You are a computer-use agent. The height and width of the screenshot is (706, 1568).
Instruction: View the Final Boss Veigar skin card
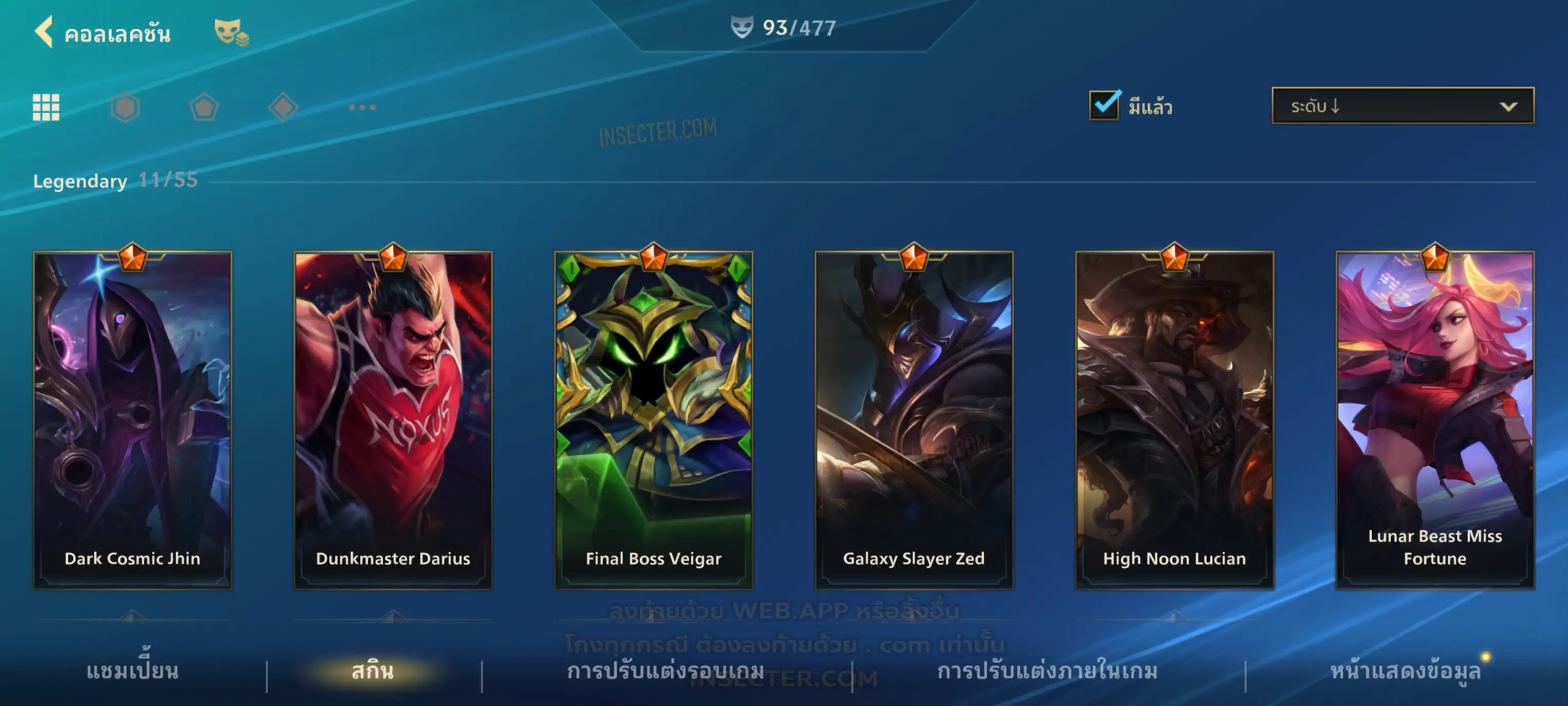pyautogui.click(x=653, y=420)
